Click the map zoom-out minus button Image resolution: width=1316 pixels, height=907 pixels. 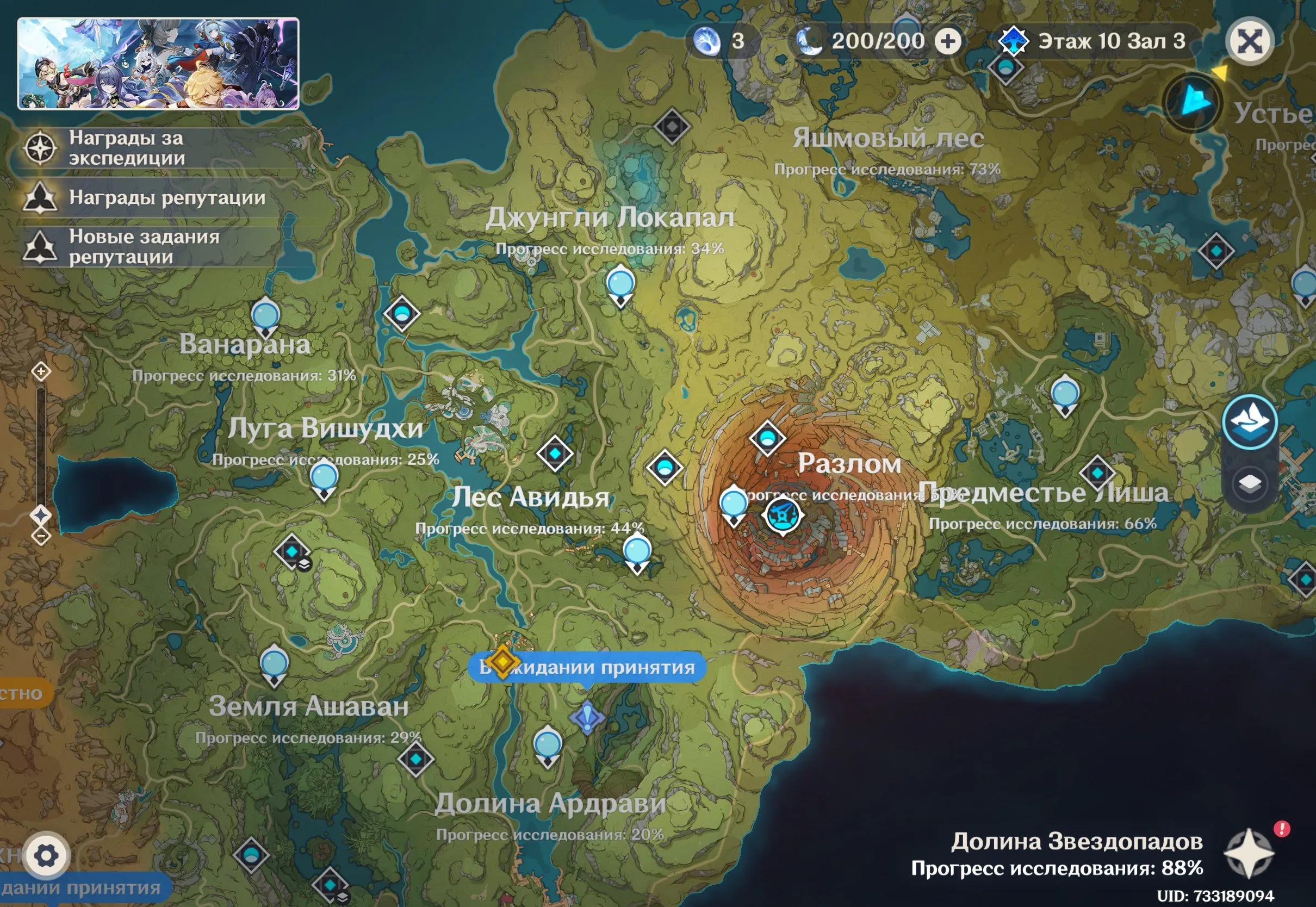[41, 535]
